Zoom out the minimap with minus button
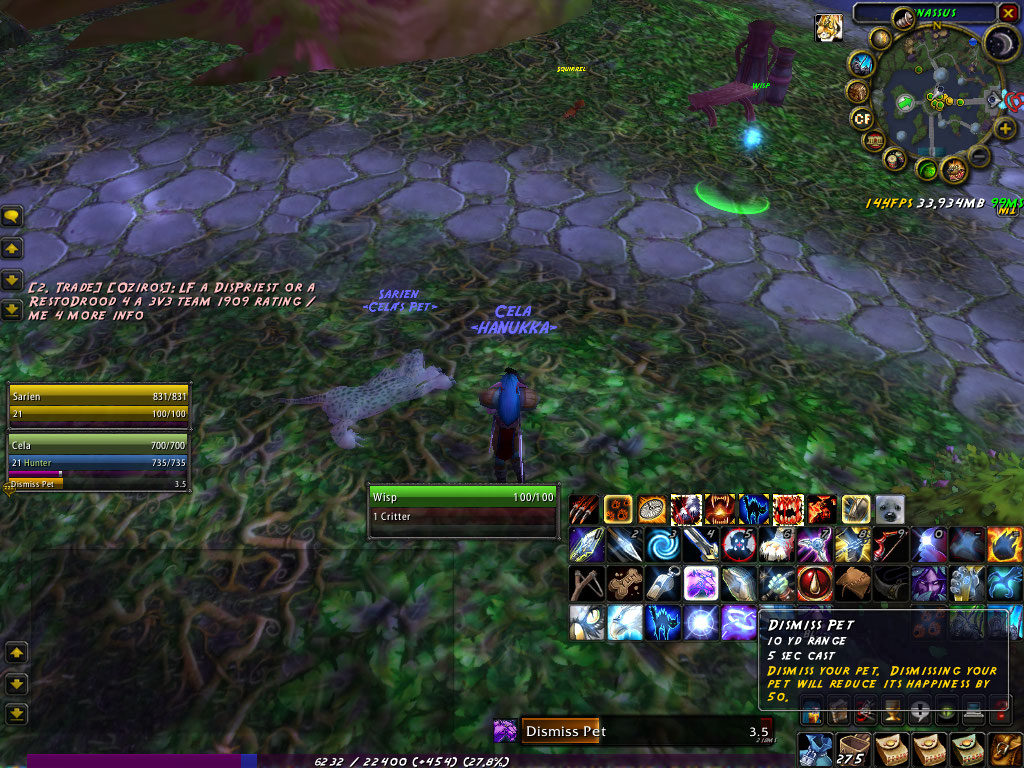The image size is (1024, 768). pos(979,157)
